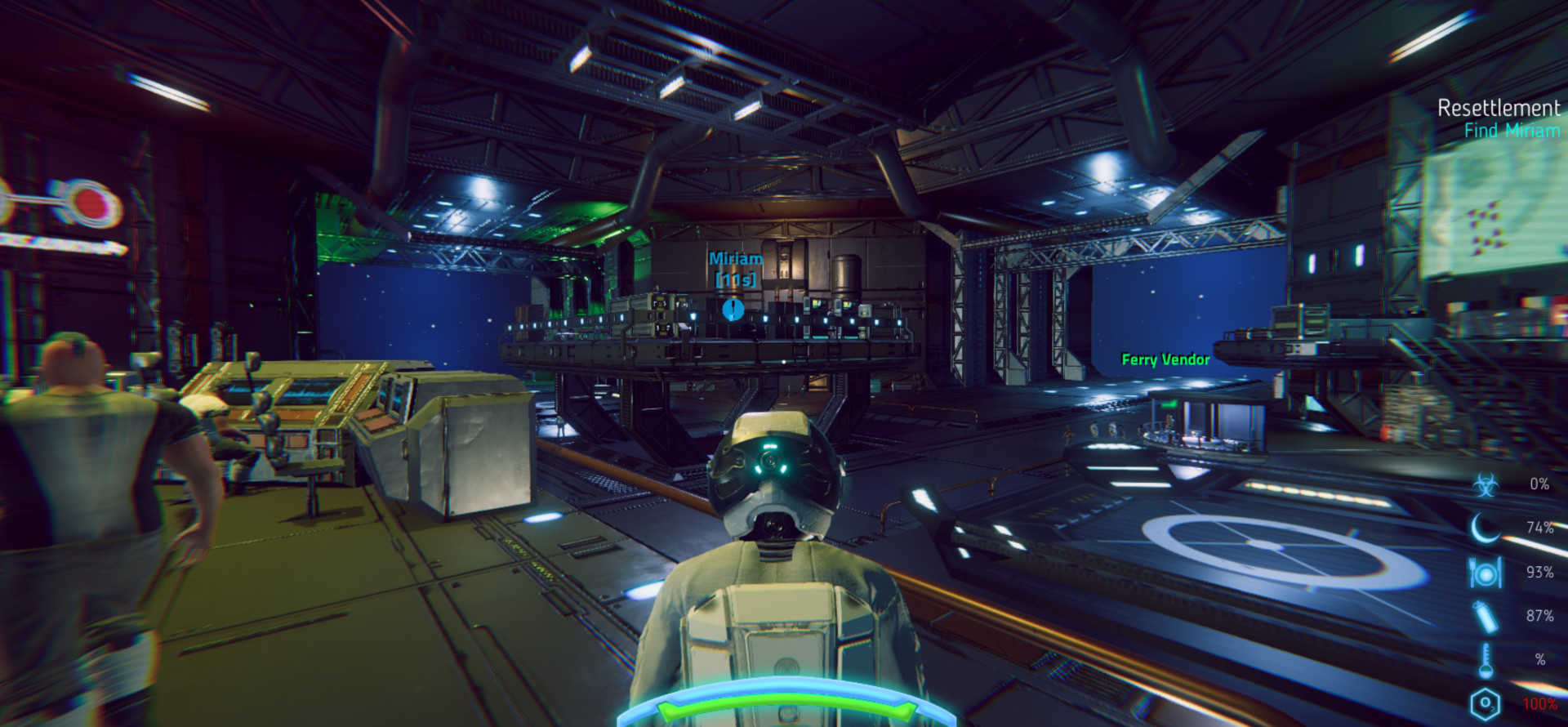Click the plate and cutlery hunger icon

pos(1486,573)
